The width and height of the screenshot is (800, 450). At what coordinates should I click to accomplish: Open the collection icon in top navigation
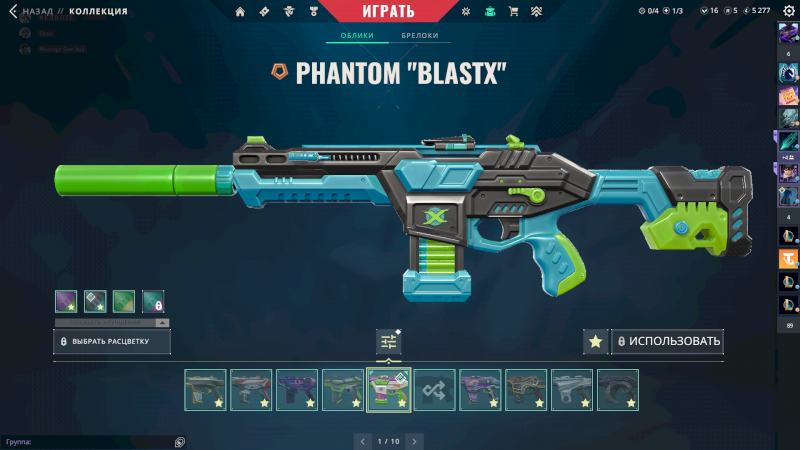pyautogui.click(x=489, y=12)
